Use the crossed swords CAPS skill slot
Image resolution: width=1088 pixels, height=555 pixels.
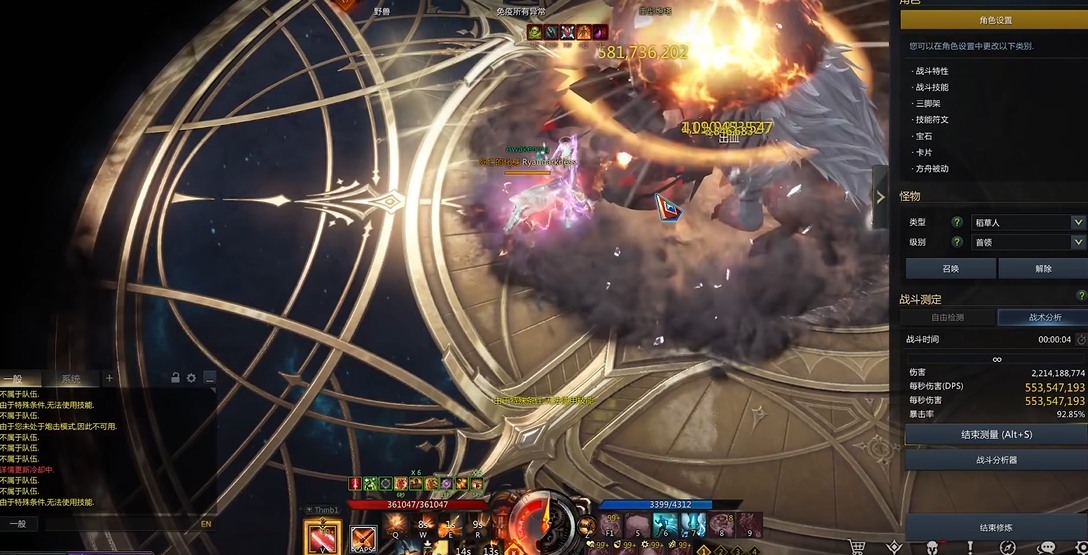[363, 539]
